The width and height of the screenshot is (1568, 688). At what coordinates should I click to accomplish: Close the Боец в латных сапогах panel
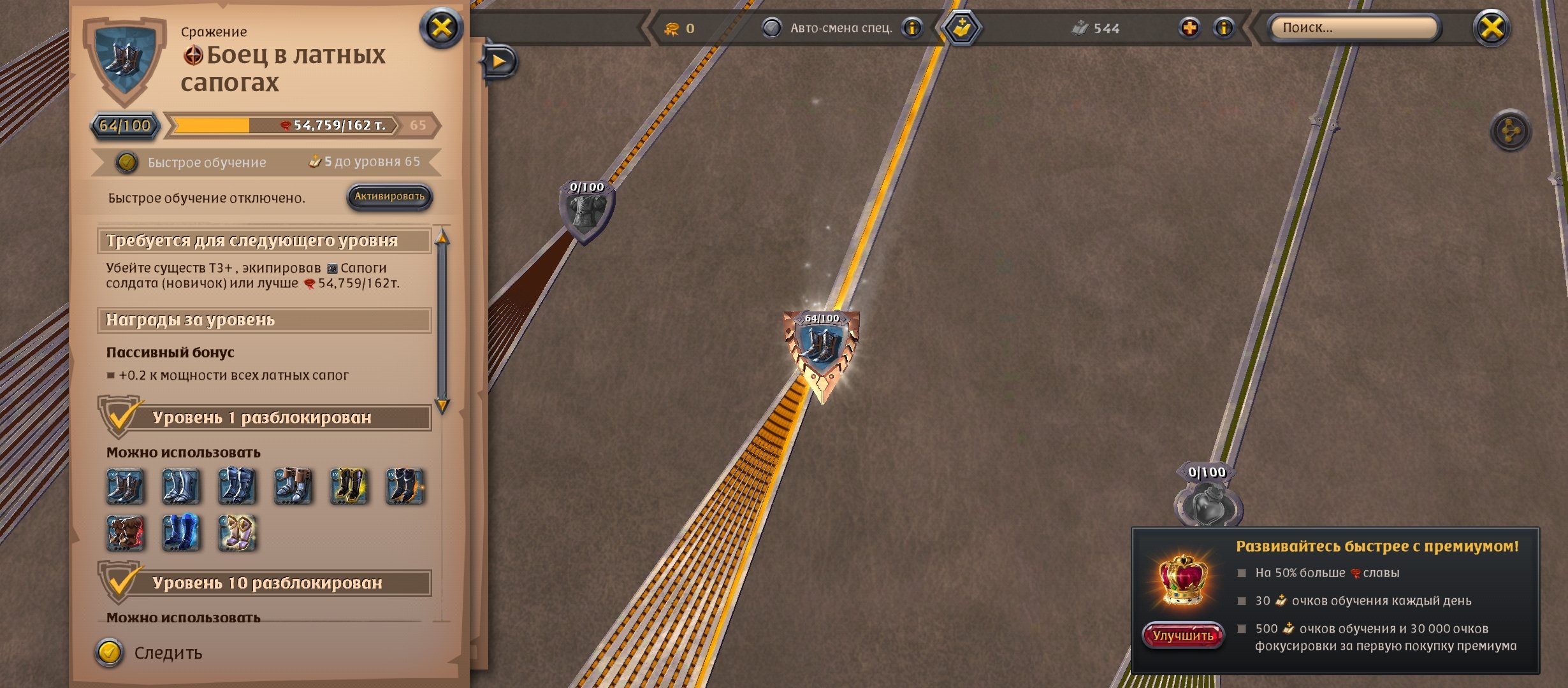pos(441,28)
